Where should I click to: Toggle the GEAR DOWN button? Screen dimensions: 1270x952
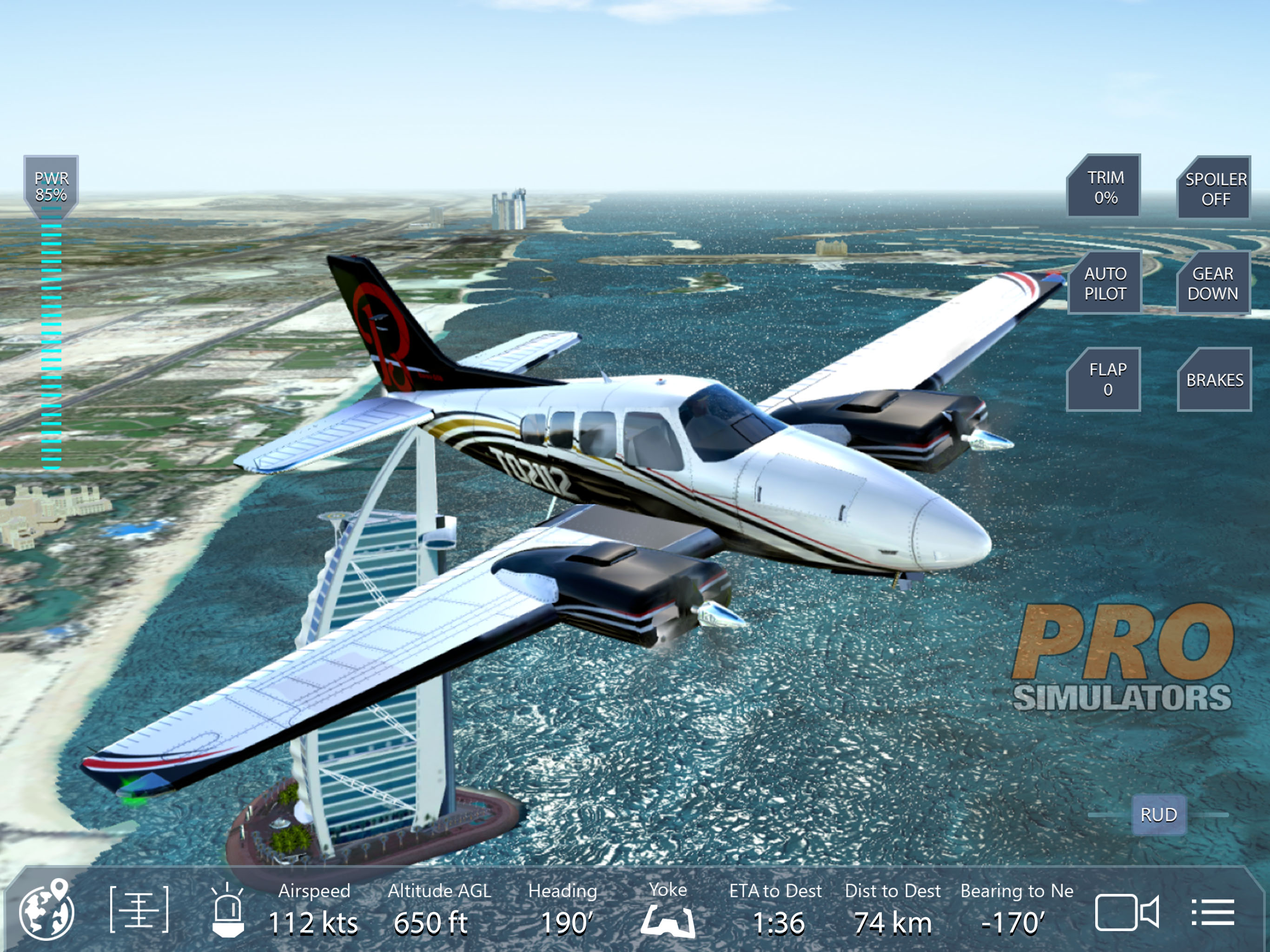(1212, 284)
